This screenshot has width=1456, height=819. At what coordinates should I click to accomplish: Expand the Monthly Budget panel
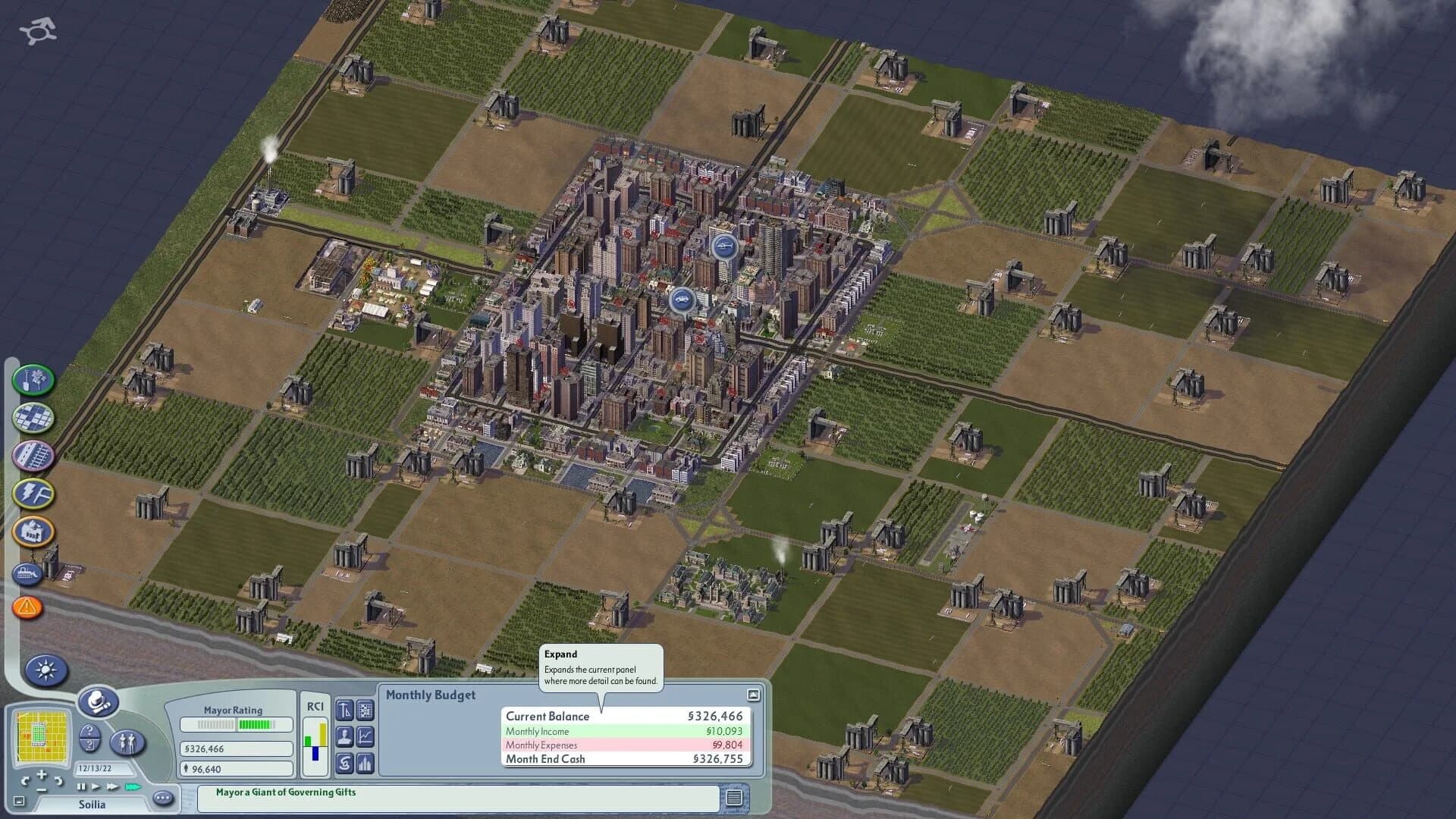tap(752, 694)
